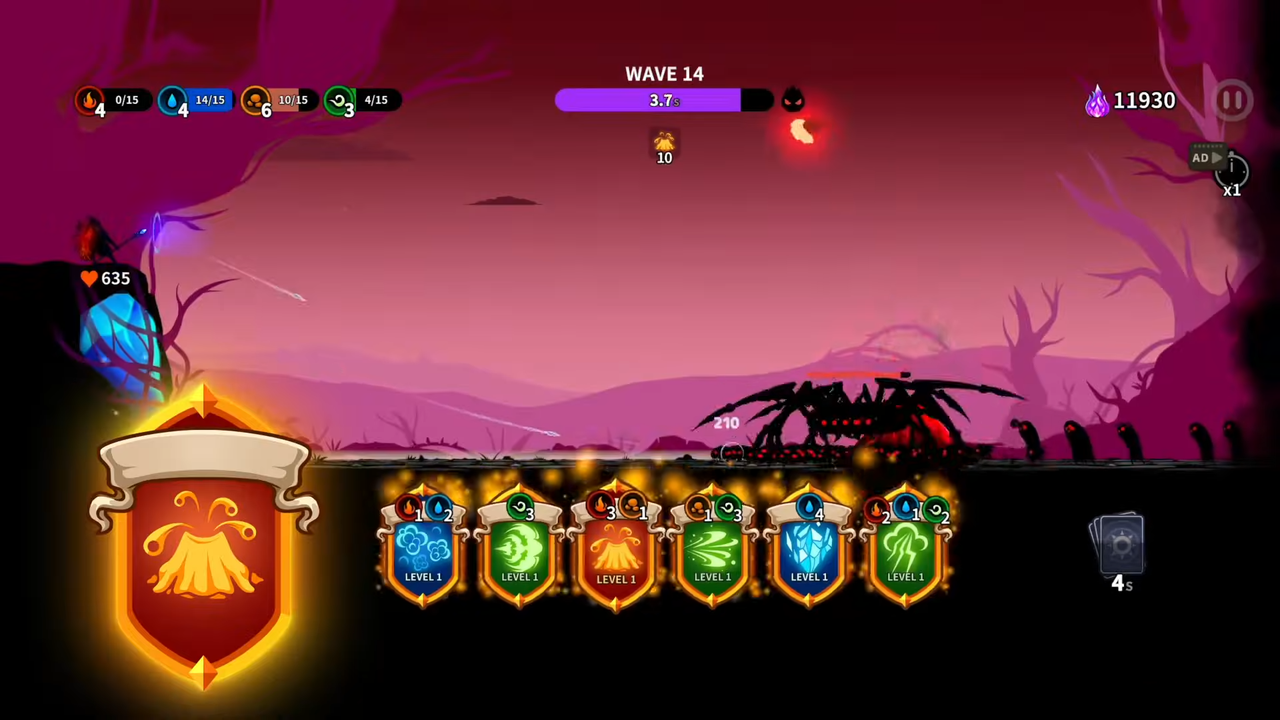The height and width of the screenshot is (720, 1280).
Task: Click the card deck redraw pile
Action: click(x=1120, y=547)
